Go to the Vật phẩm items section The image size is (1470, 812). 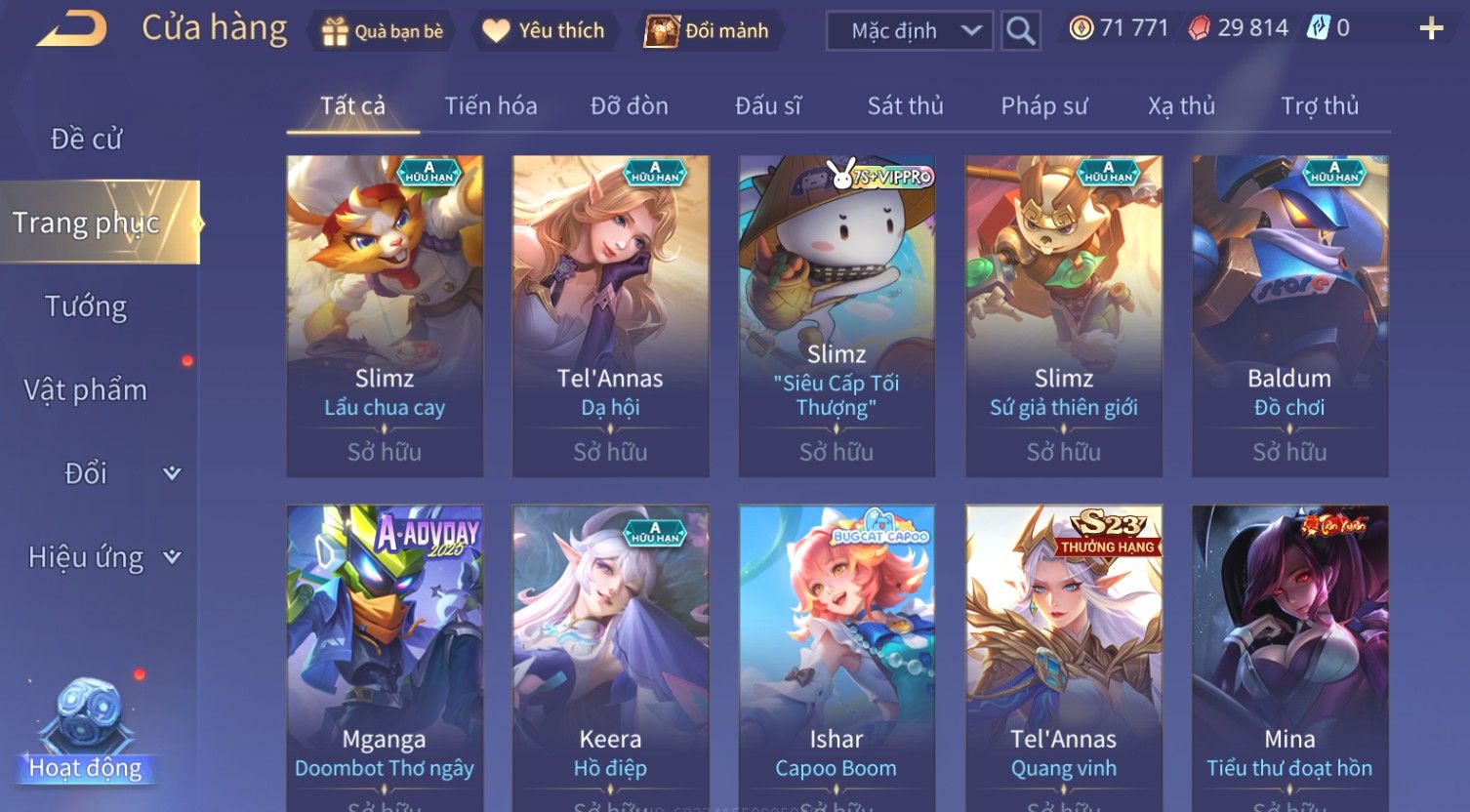point(86,390)
